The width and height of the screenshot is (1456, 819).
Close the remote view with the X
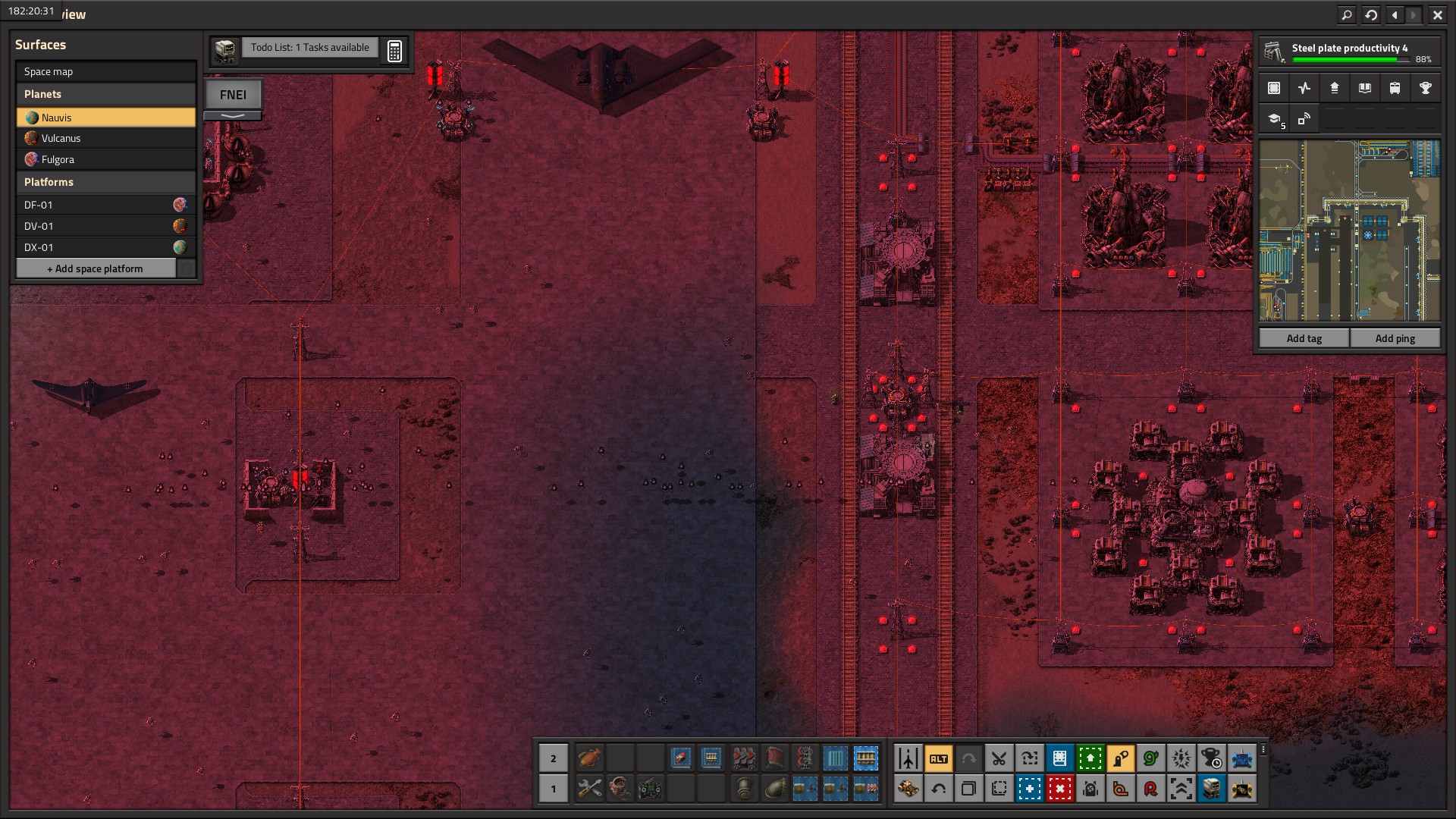pyautogui.click(x=1437, y=14)
